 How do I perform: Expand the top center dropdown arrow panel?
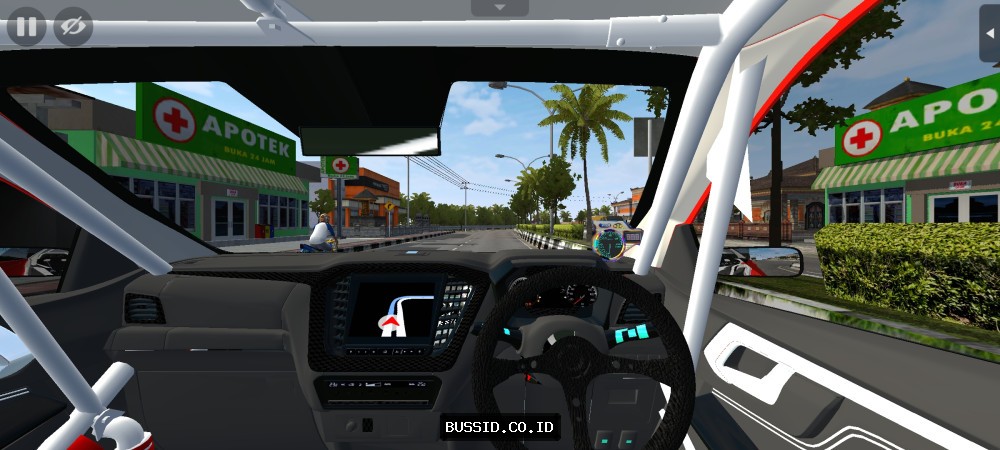point(500,7)
